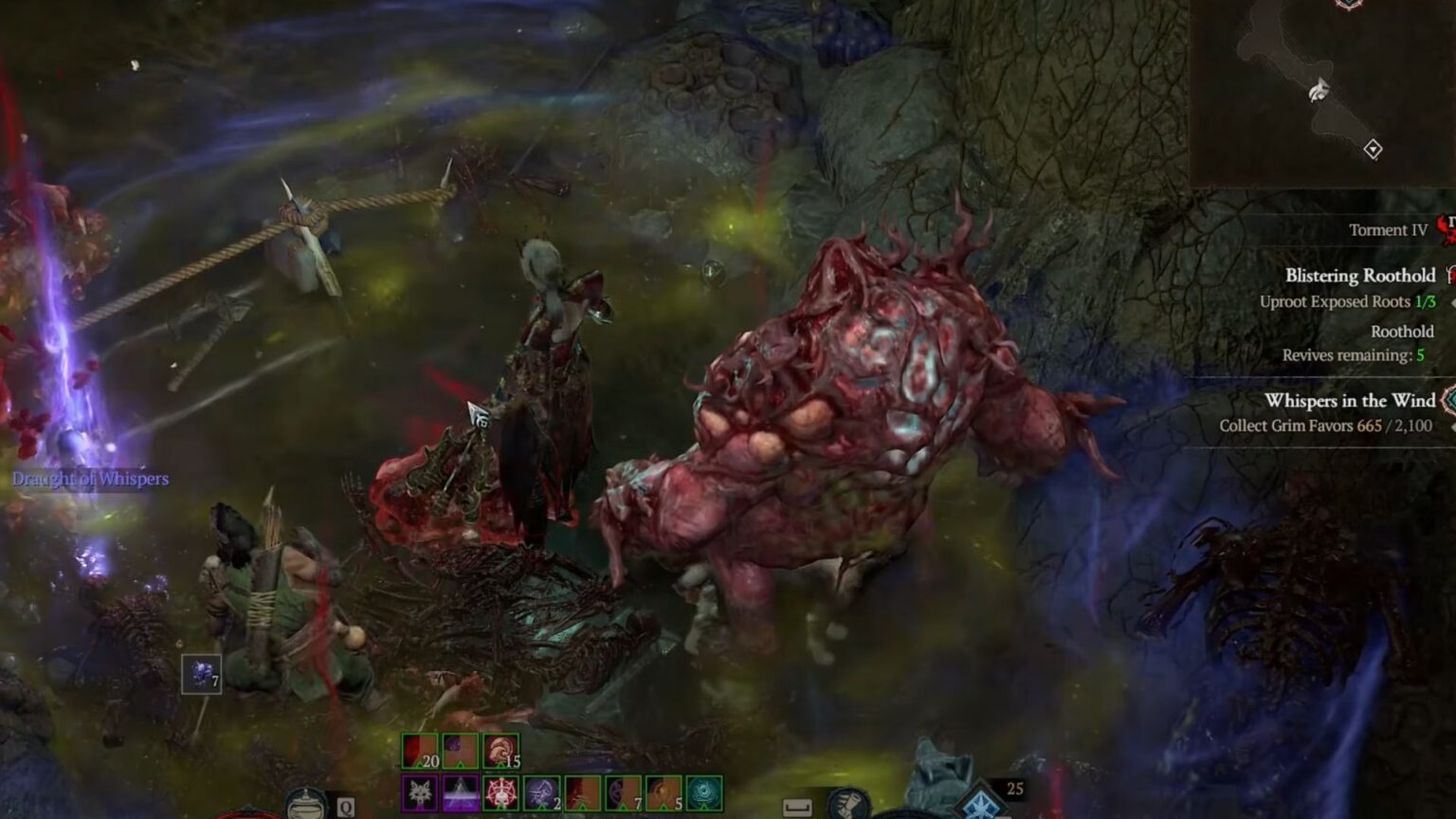Click the dropped item icon showing 7

click(200, 675)
